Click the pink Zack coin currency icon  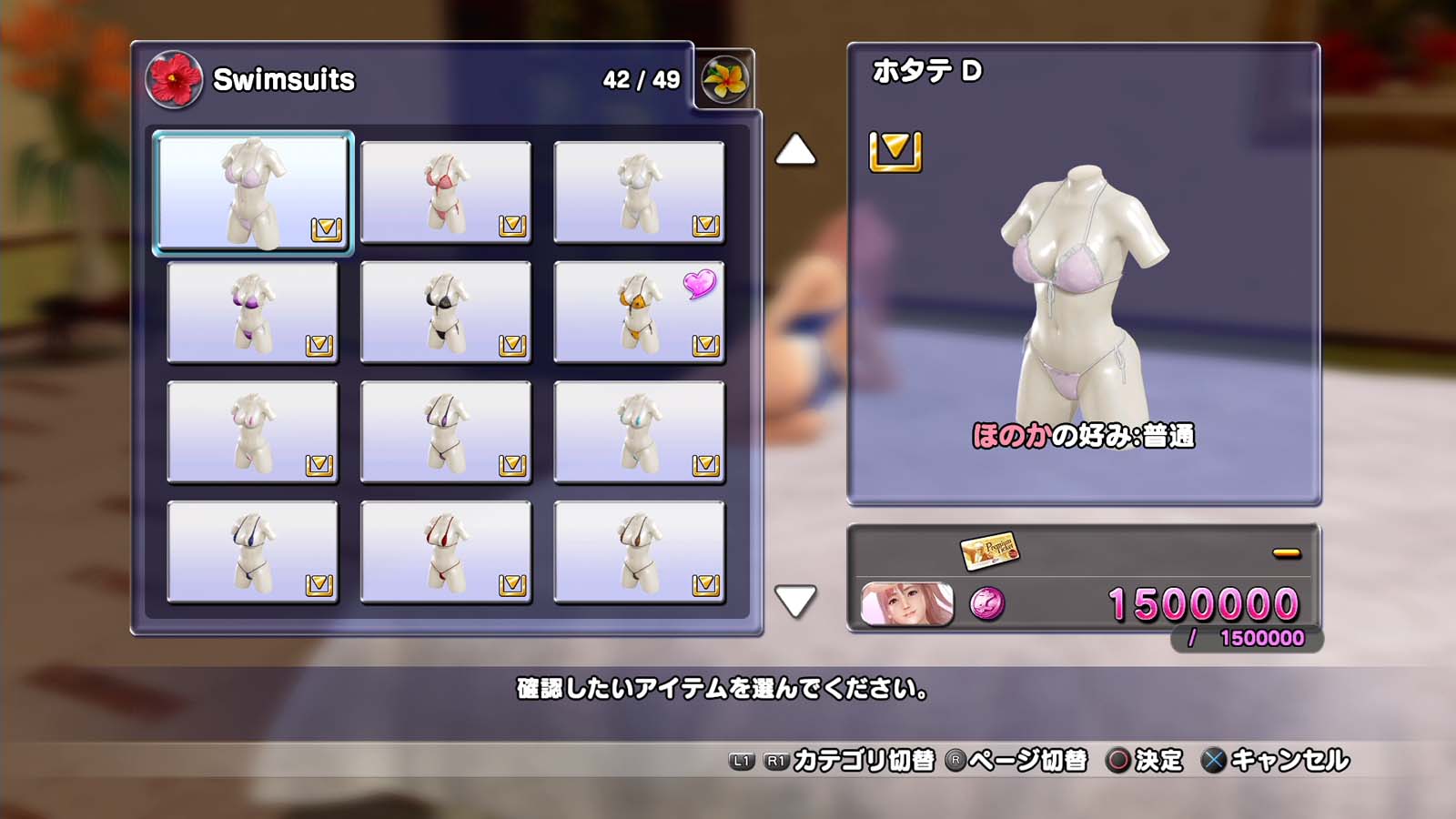pyautogui.click(x=987, y=603)
